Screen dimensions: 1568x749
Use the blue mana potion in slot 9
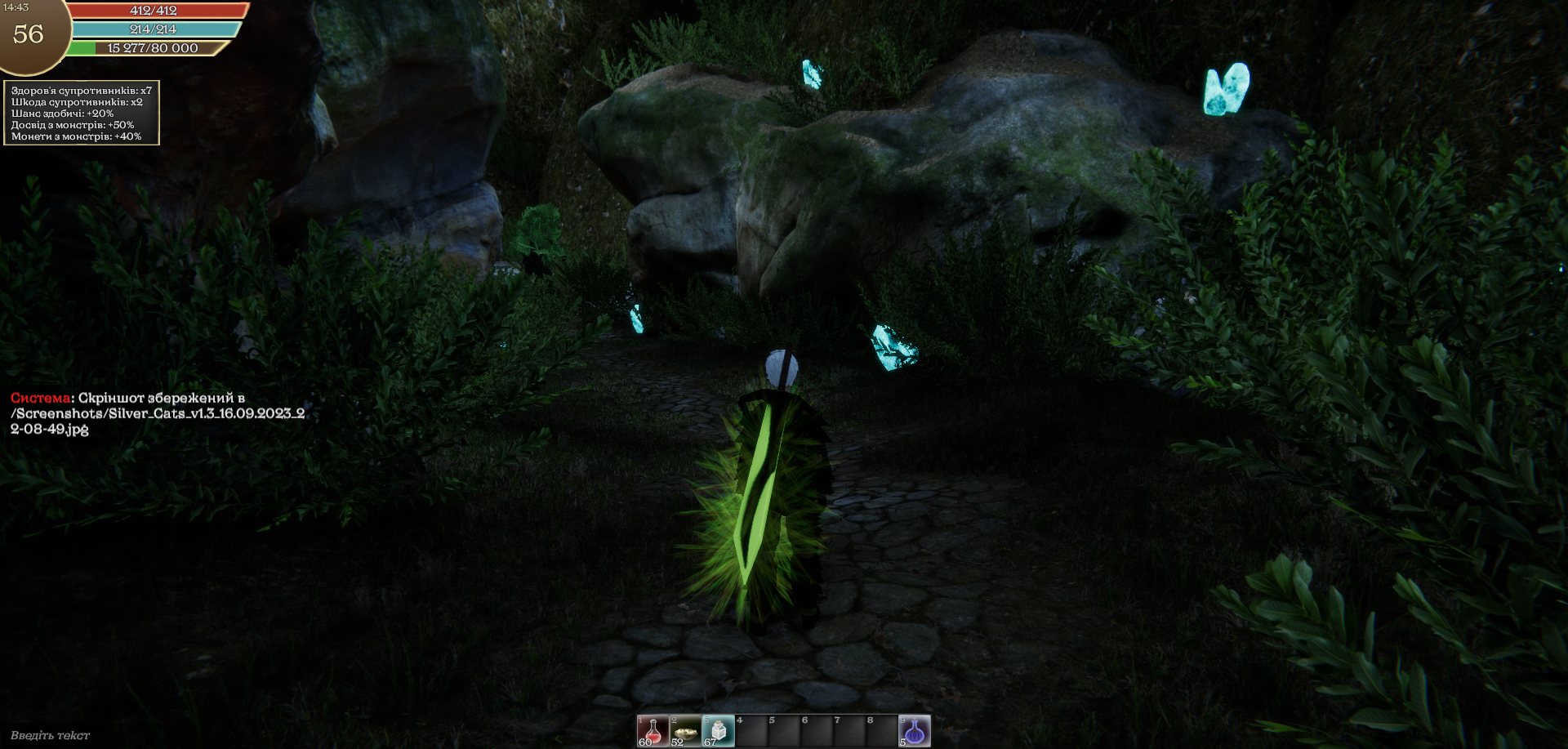(x=914, y=731)
